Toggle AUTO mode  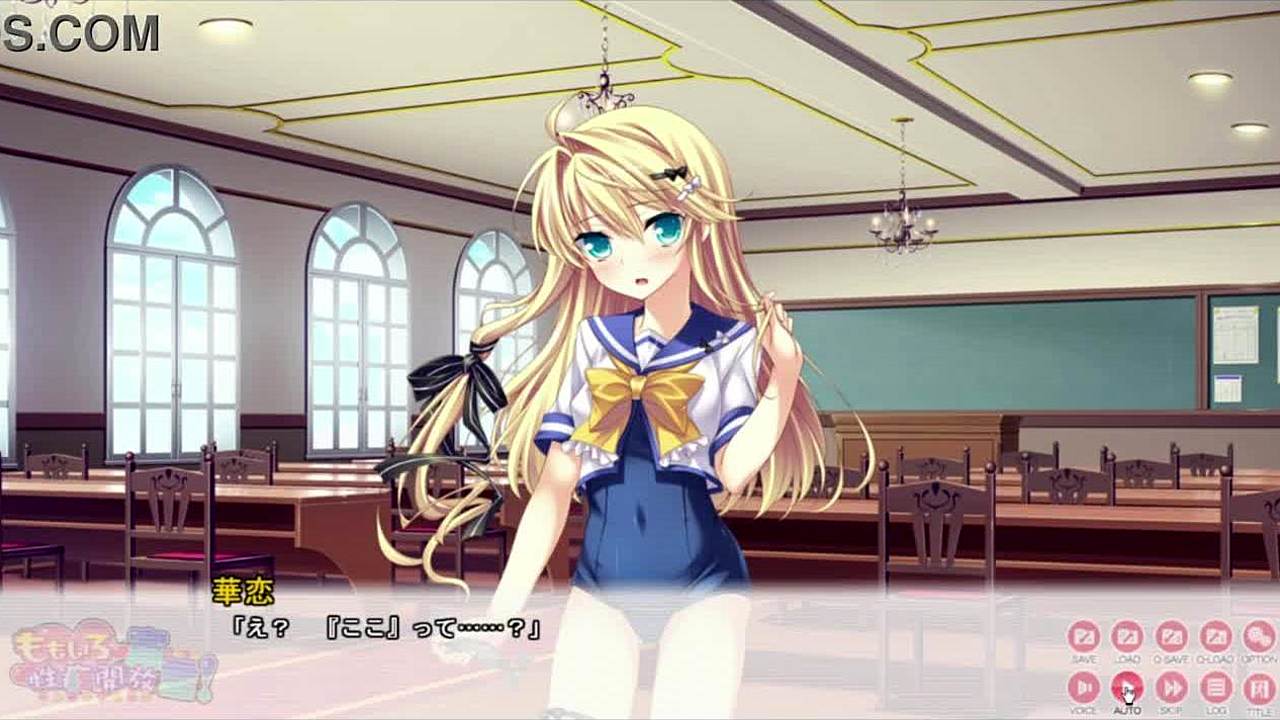(1127, 687)
